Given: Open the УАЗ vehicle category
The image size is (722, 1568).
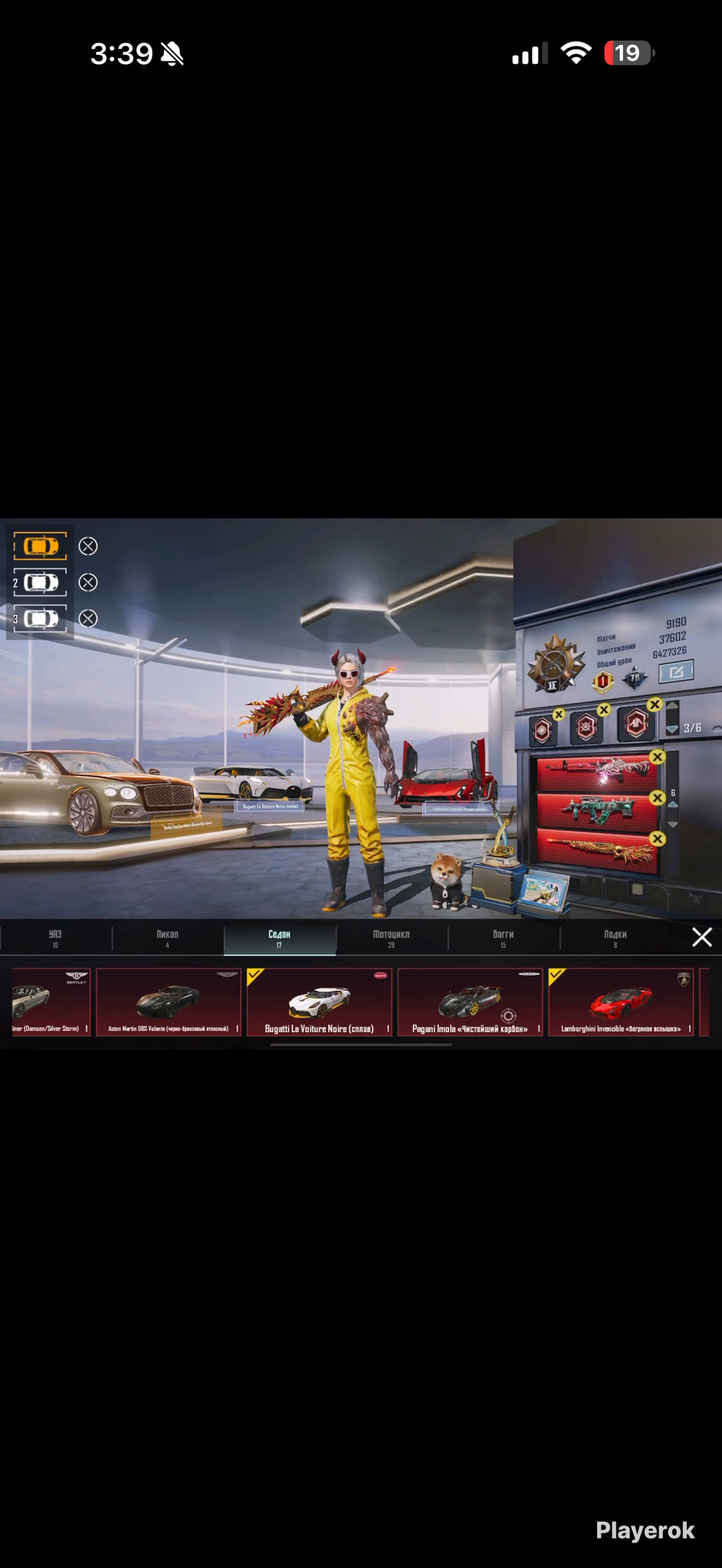Looking at the screenshot, I should tap(56, 938).
